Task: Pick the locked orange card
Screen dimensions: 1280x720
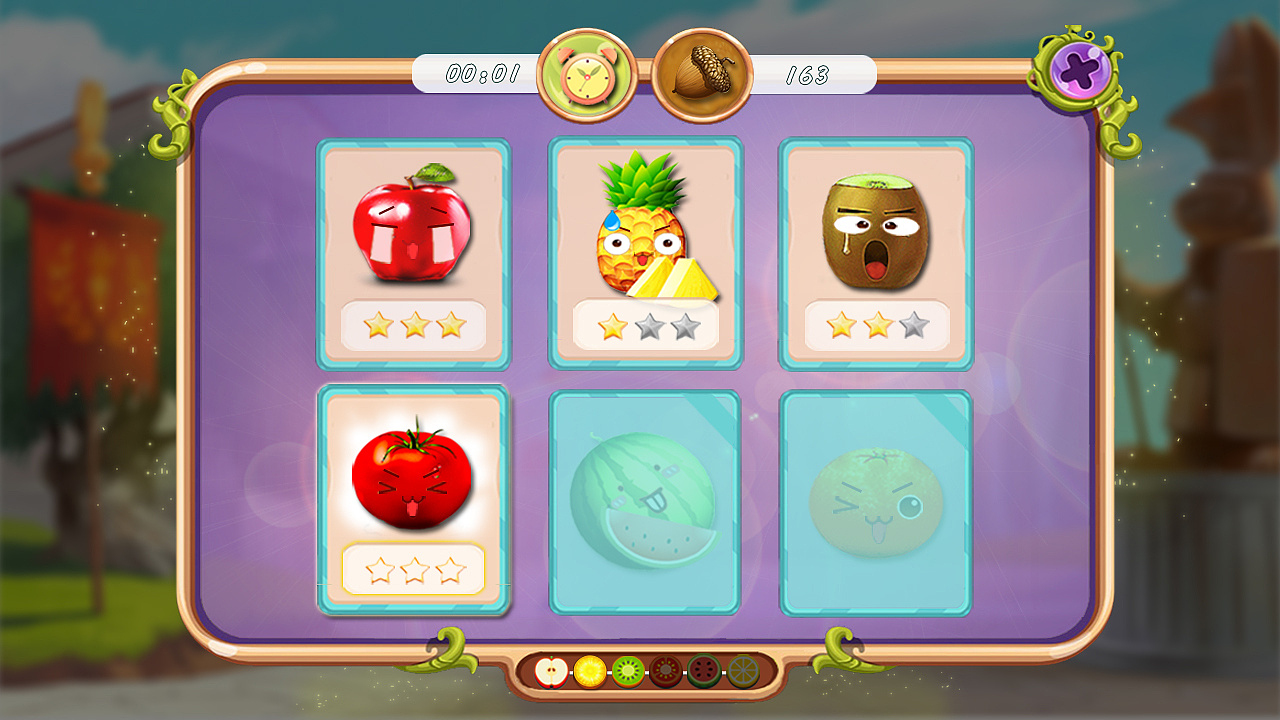Action: 876,502
